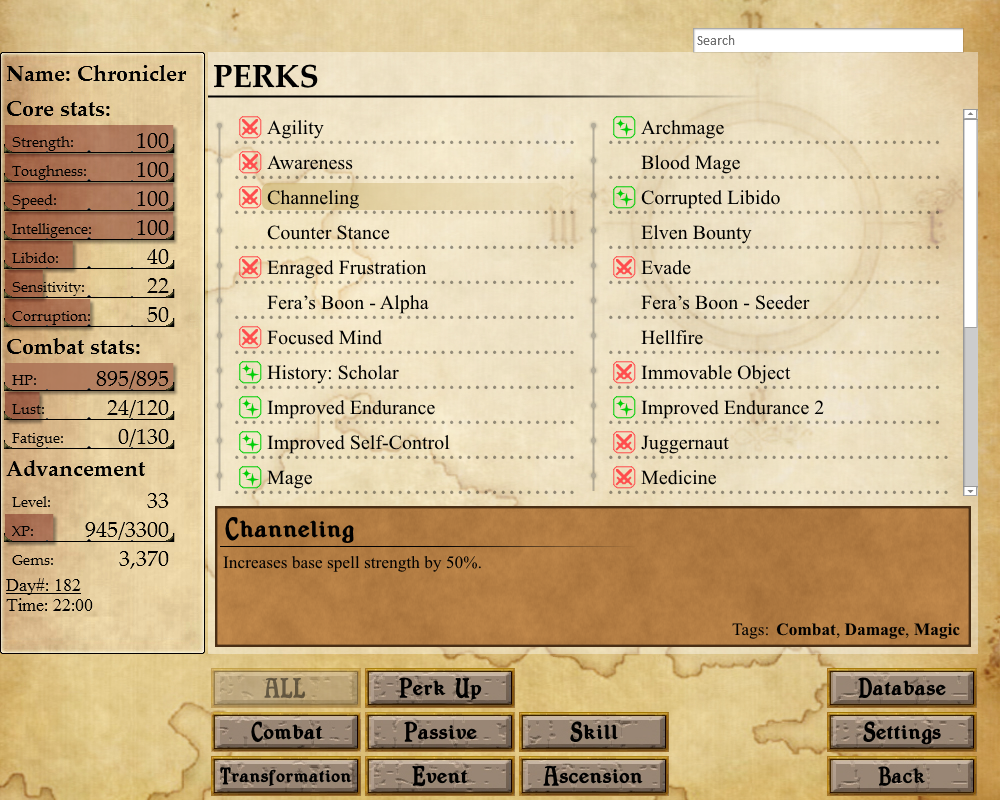This screenshot has height=800, width=1000.
Task: Select the Agility perk
Action: (295, 128)
